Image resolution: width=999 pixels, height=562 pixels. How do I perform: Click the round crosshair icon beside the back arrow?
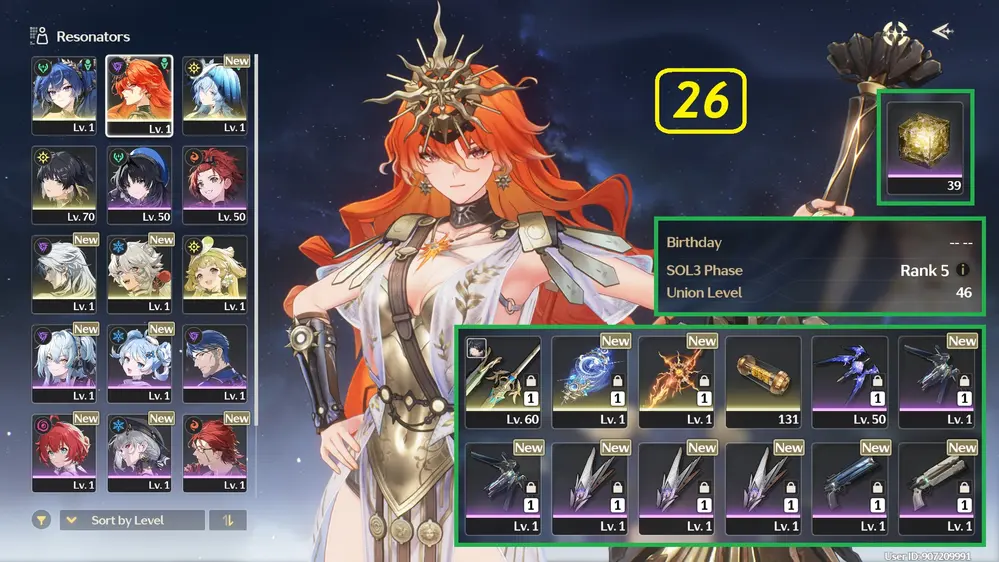point(894,32)
